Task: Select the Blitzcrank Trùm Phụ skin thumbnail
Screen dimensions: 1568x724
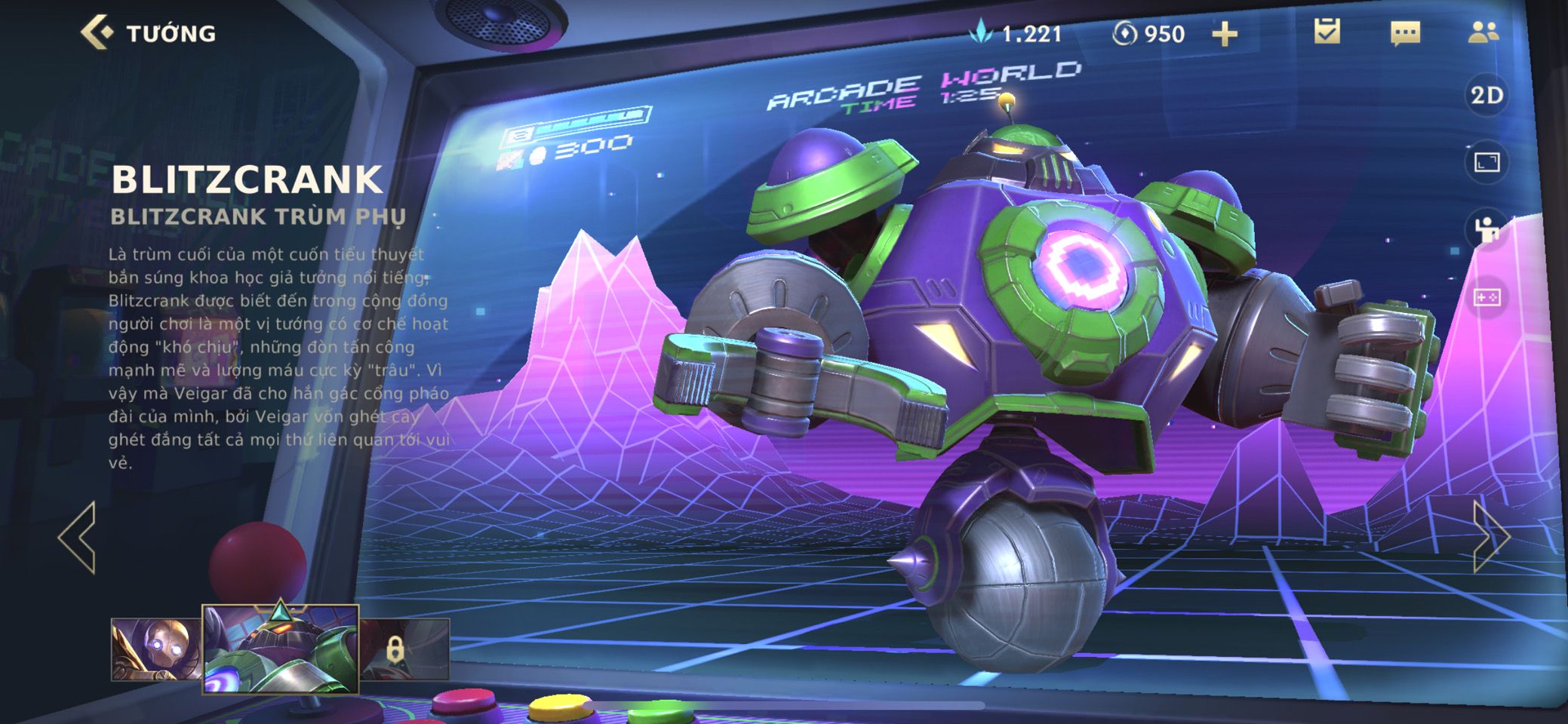Action: pyautogui.click(x=280, y=649)
